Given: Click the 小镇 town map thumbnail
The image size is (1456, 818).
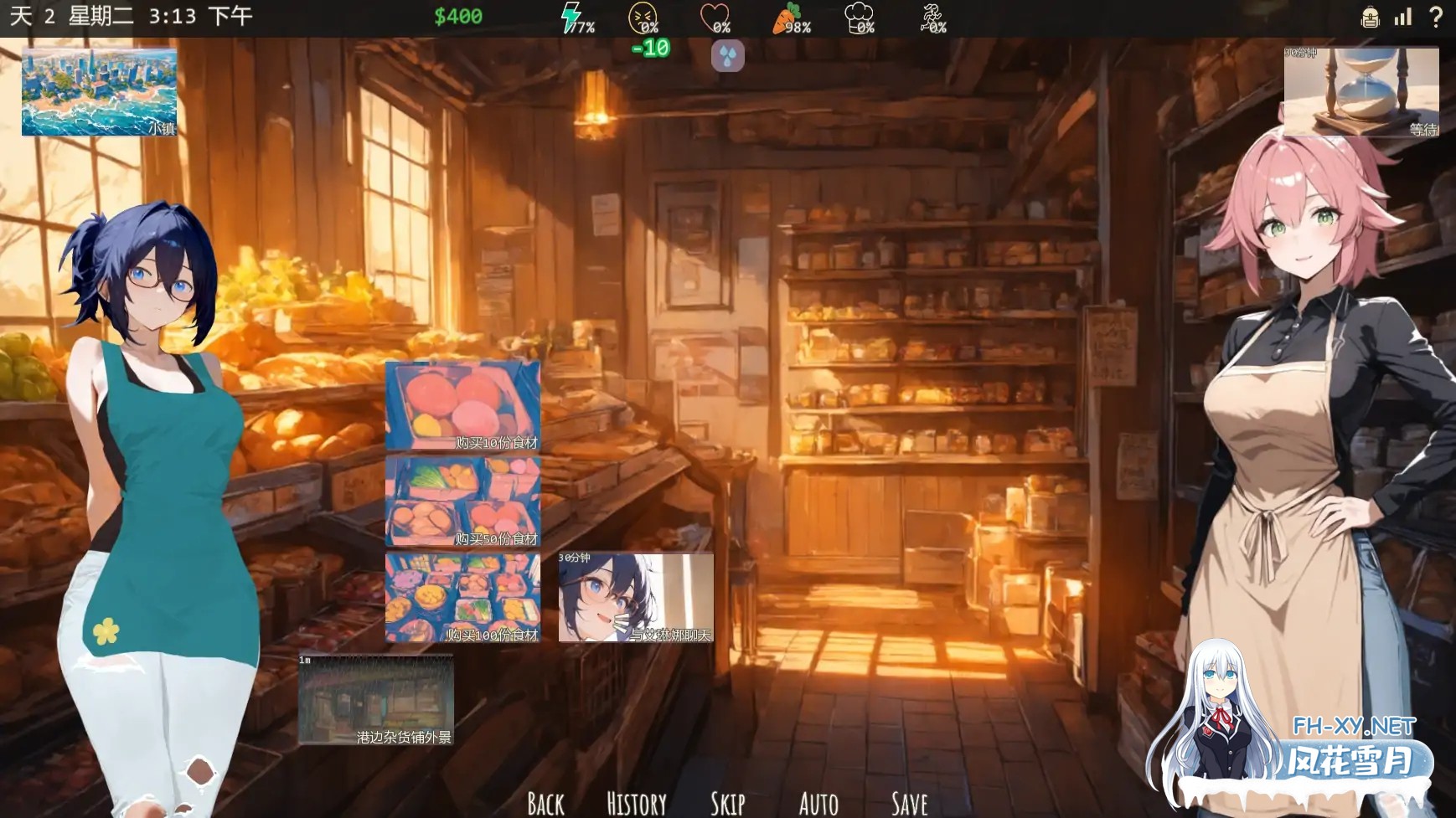Looking at the screenshot, I should 98,92.
